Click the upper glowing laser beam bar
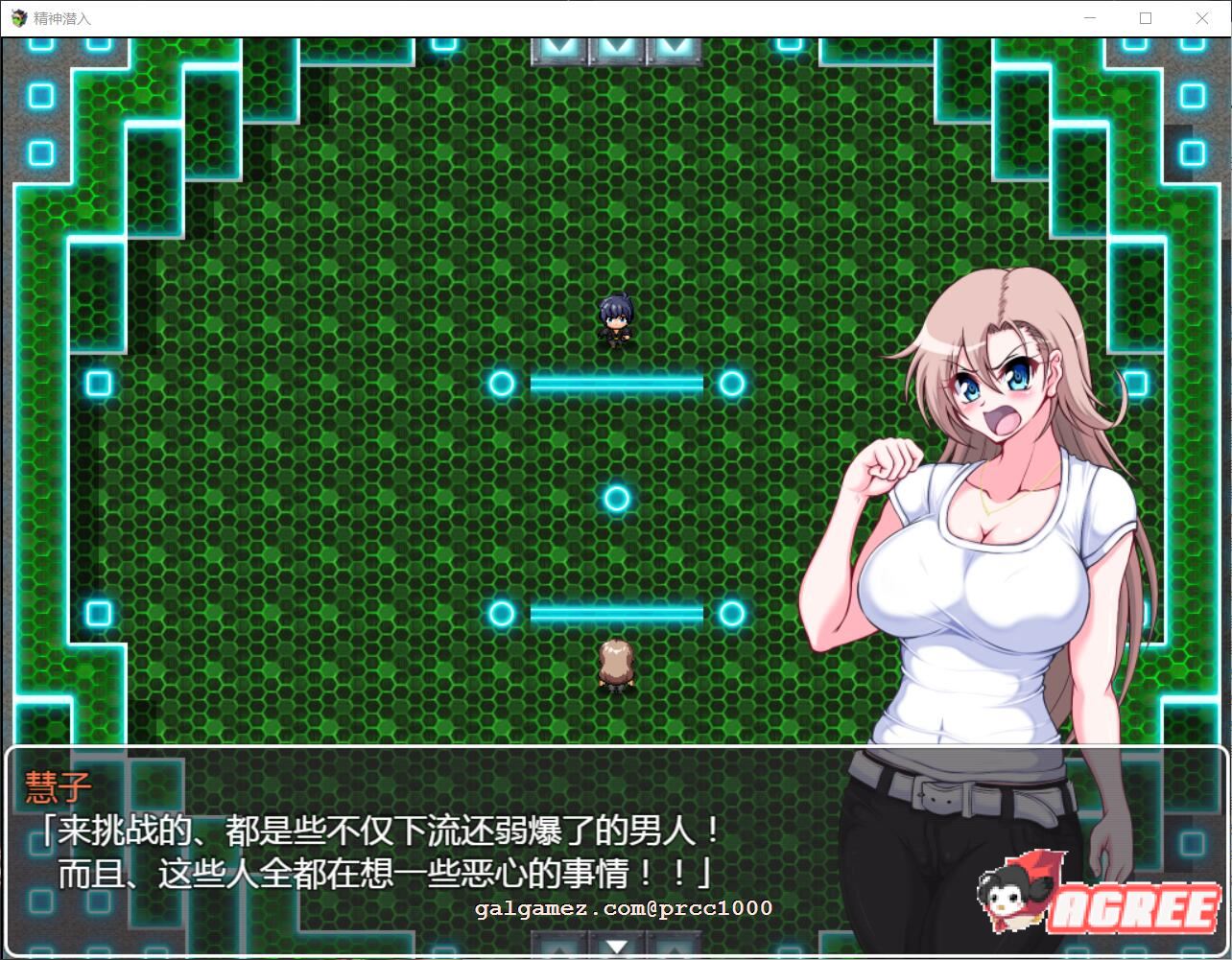The height and width of the screenshot is (960, 1232). 617,384
